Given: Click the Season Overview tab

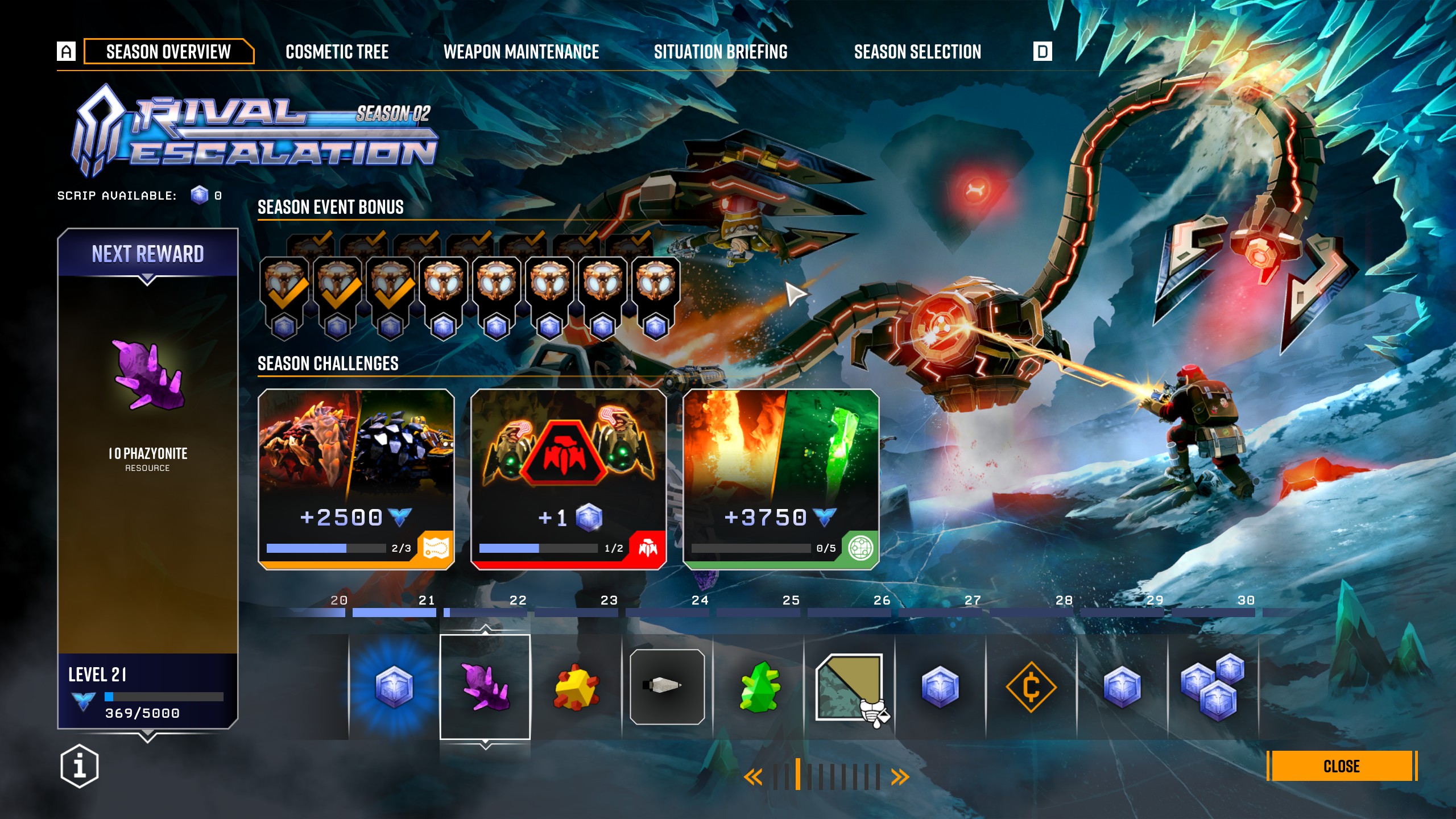Looking at the screenshot, I should [168, 52].
